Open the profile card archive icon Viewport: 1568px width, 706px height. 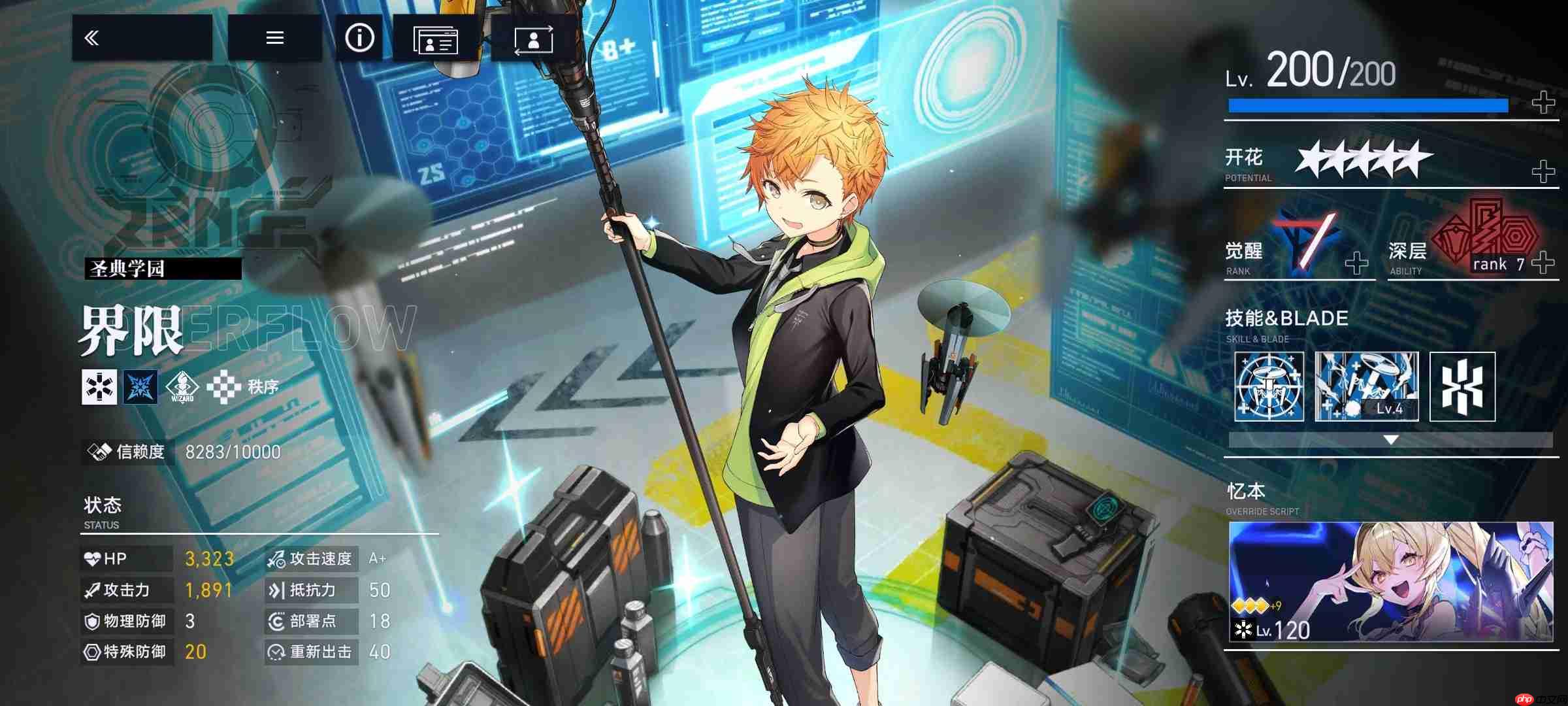[x=438, y=39]
